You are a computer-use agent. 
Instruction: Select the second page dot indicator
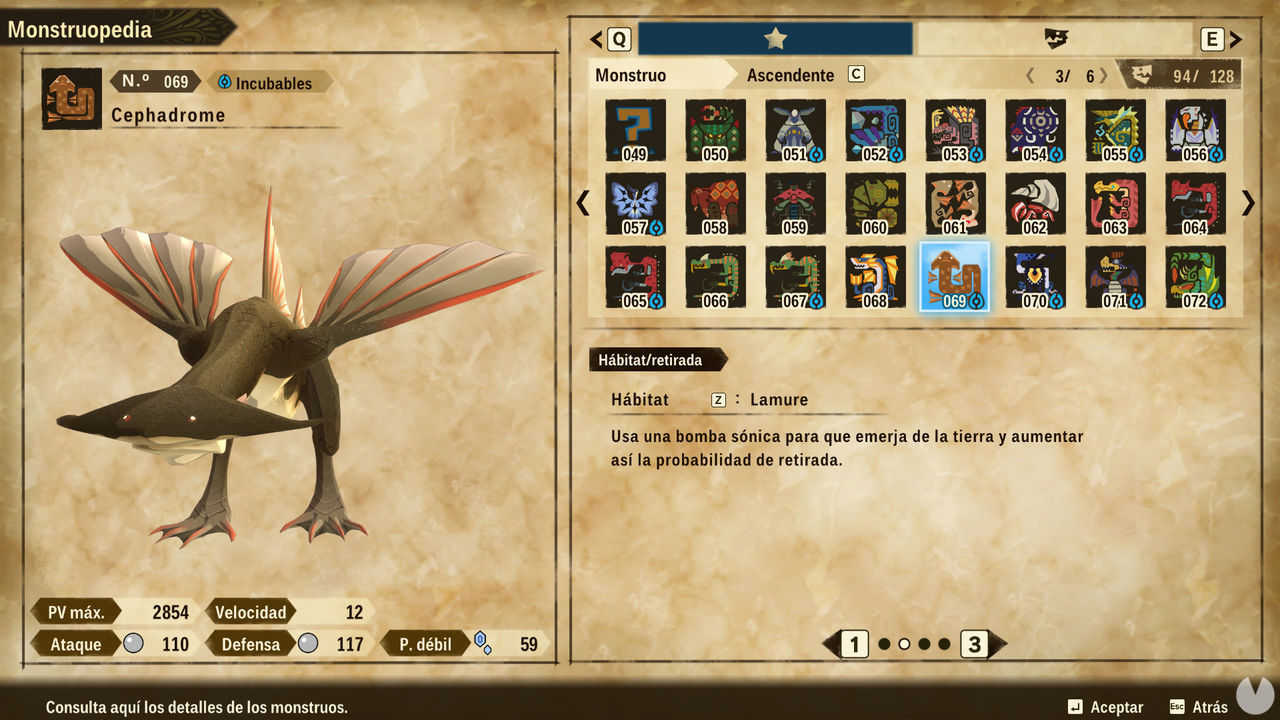902,645
